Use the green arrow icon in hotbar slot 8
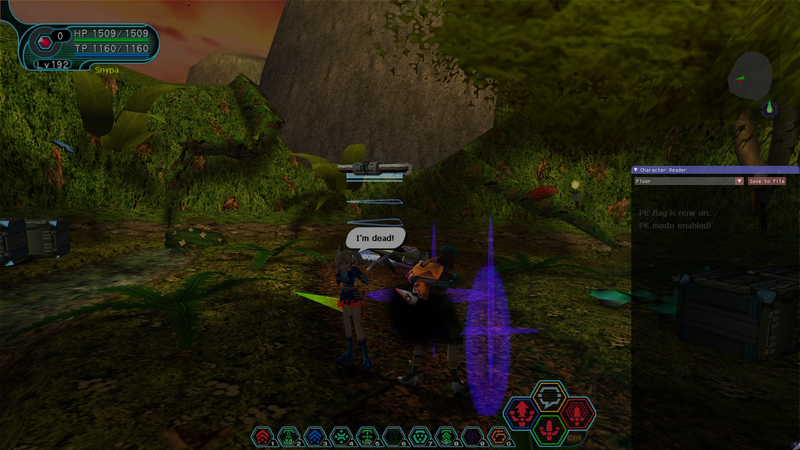This screenshot has width=800, height=450. tap(446, 437)
